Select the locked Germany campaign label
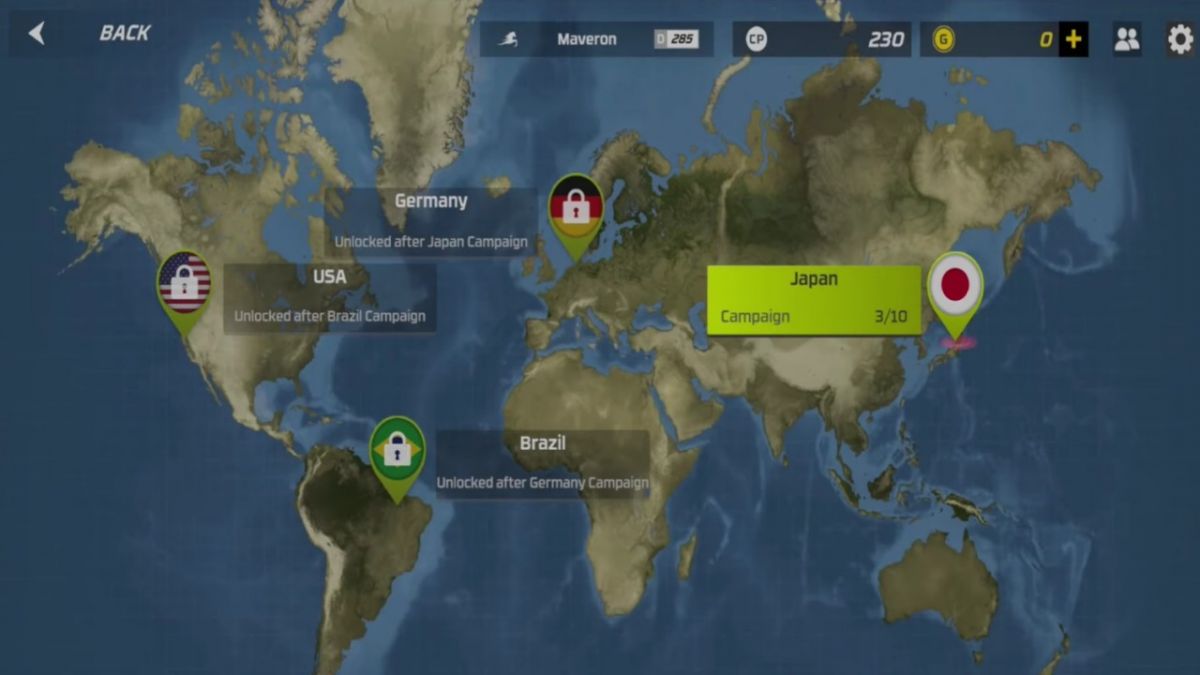This screenshot has height=675, width=1200. (430, 220)
